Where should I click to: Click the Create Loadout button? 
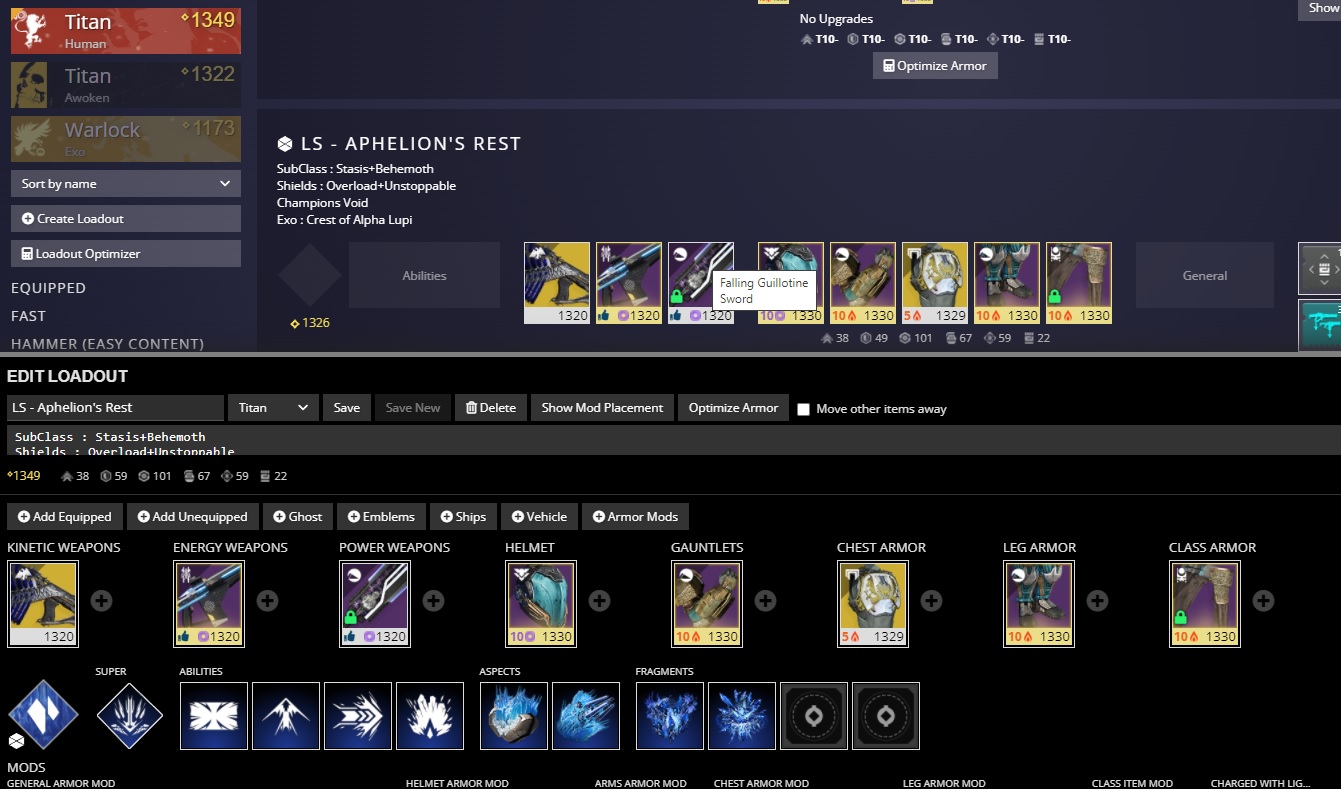[x=125, y=218]
